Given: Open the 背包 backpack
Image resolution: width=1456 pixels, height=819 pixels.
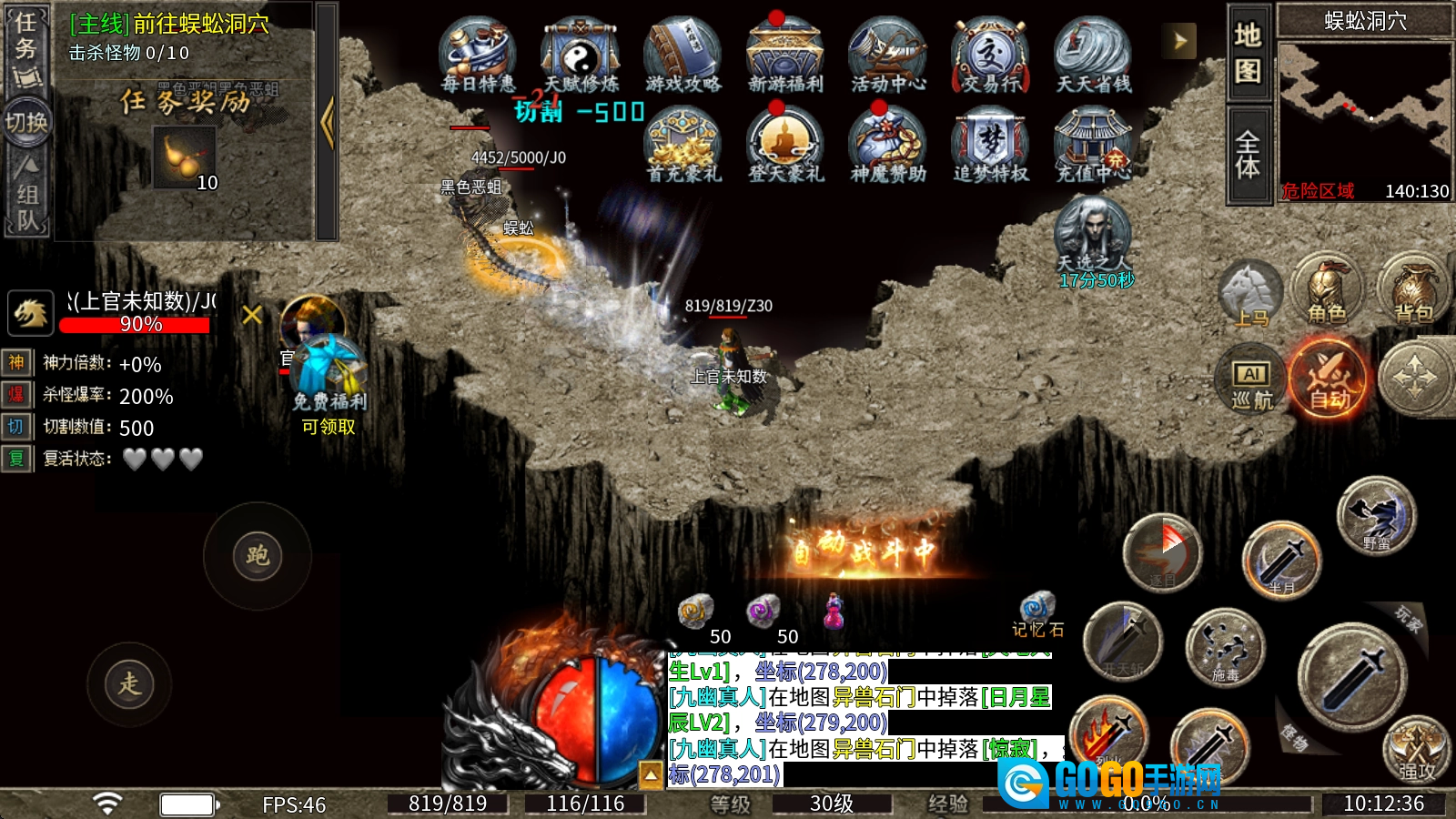Looking at the screenshot, I should 1413,291.
